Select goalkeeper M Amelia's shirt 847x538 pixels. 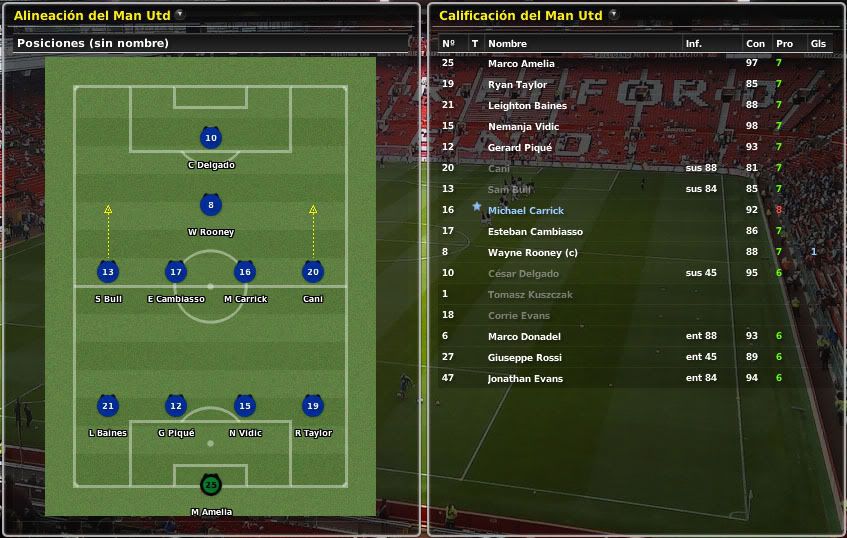pyautogui.click(x=210, y=485)
